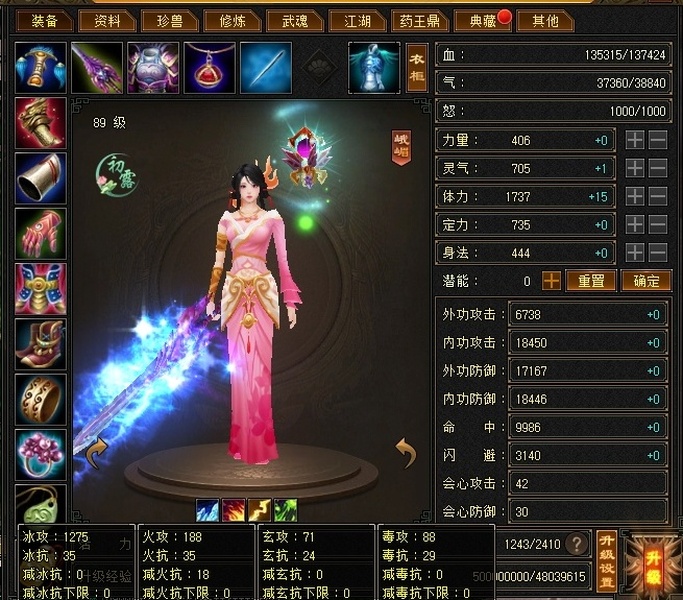Add a point to 力量

tap(635, 141)
